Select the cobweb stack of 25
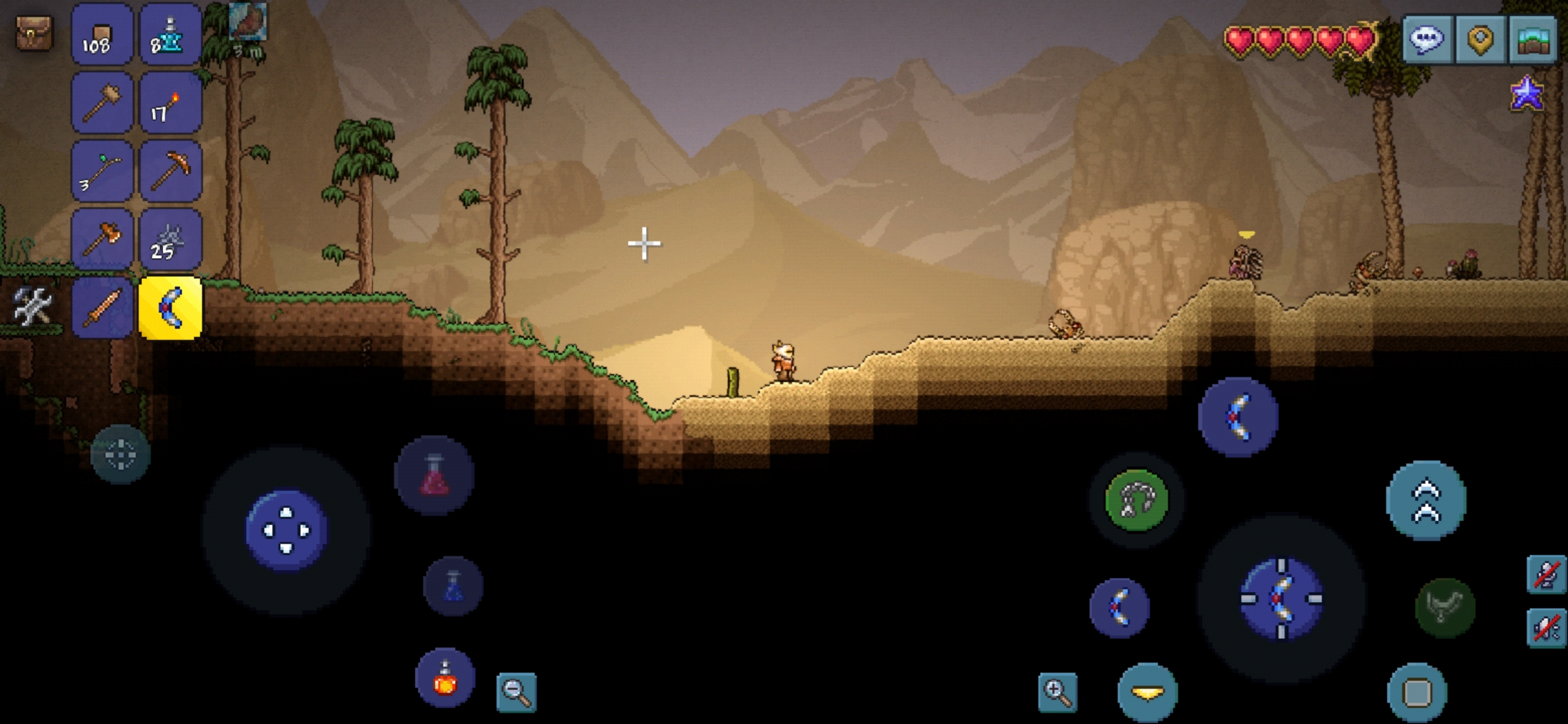The image size is (1568, 724). click(x=170, y=240)
